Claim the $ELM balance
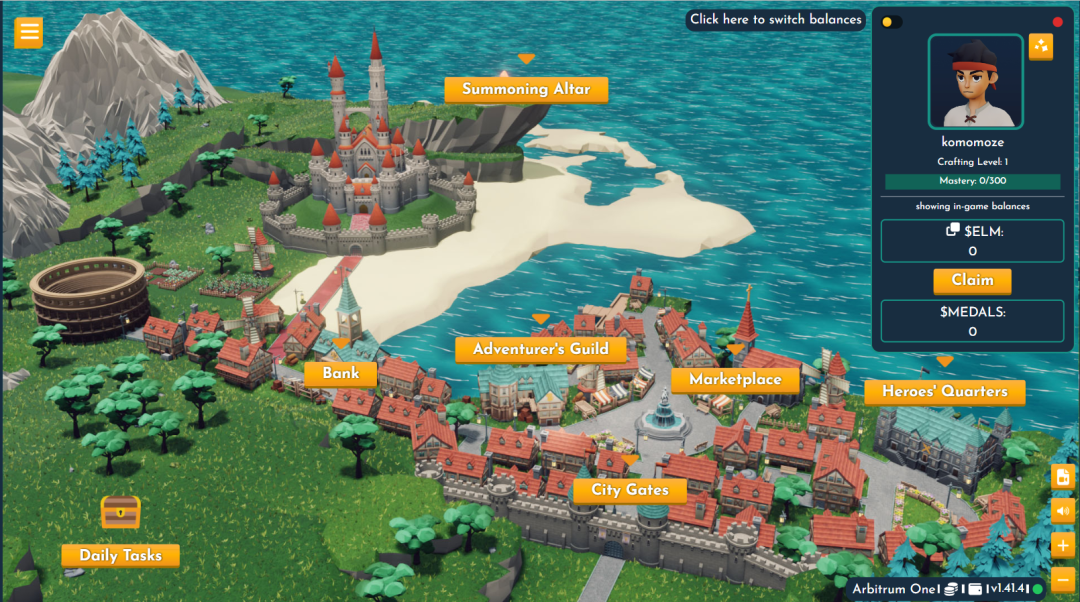Screen dimensions: 1080x602 (x=972, y=281)
